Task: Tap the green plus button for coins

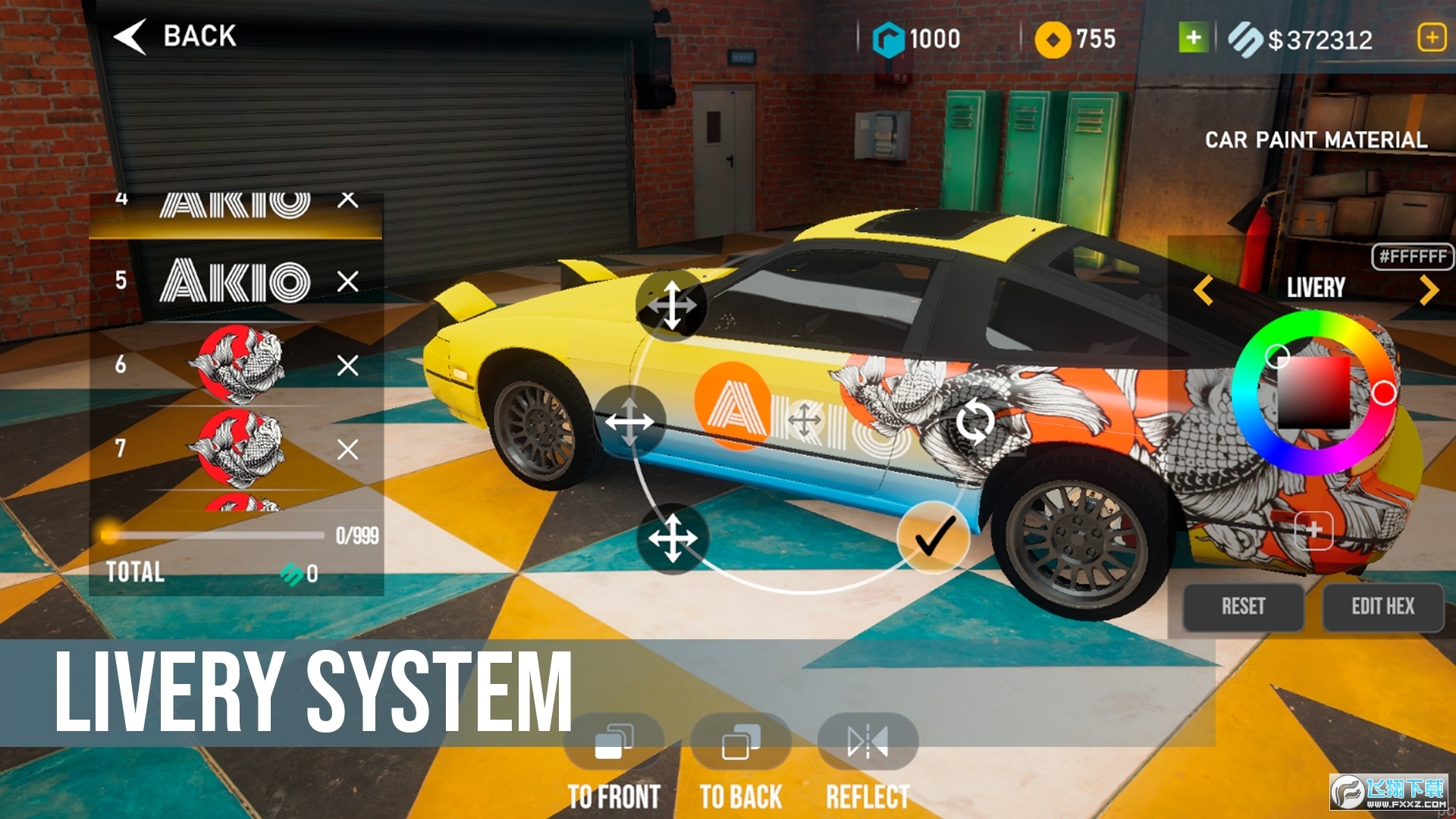Action: (x=1193, y=37)
